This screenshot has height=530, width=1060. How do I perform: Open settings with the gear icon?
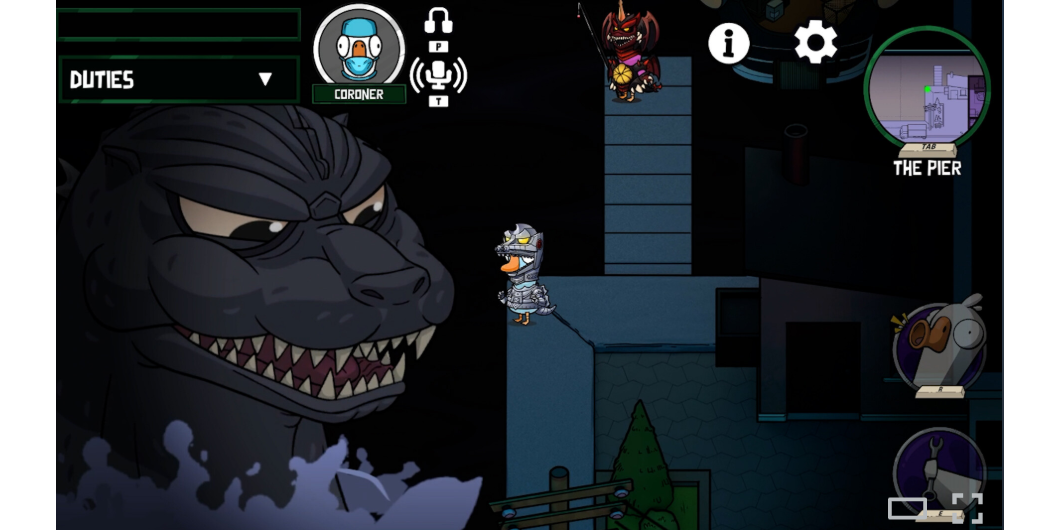click(815, 43)
